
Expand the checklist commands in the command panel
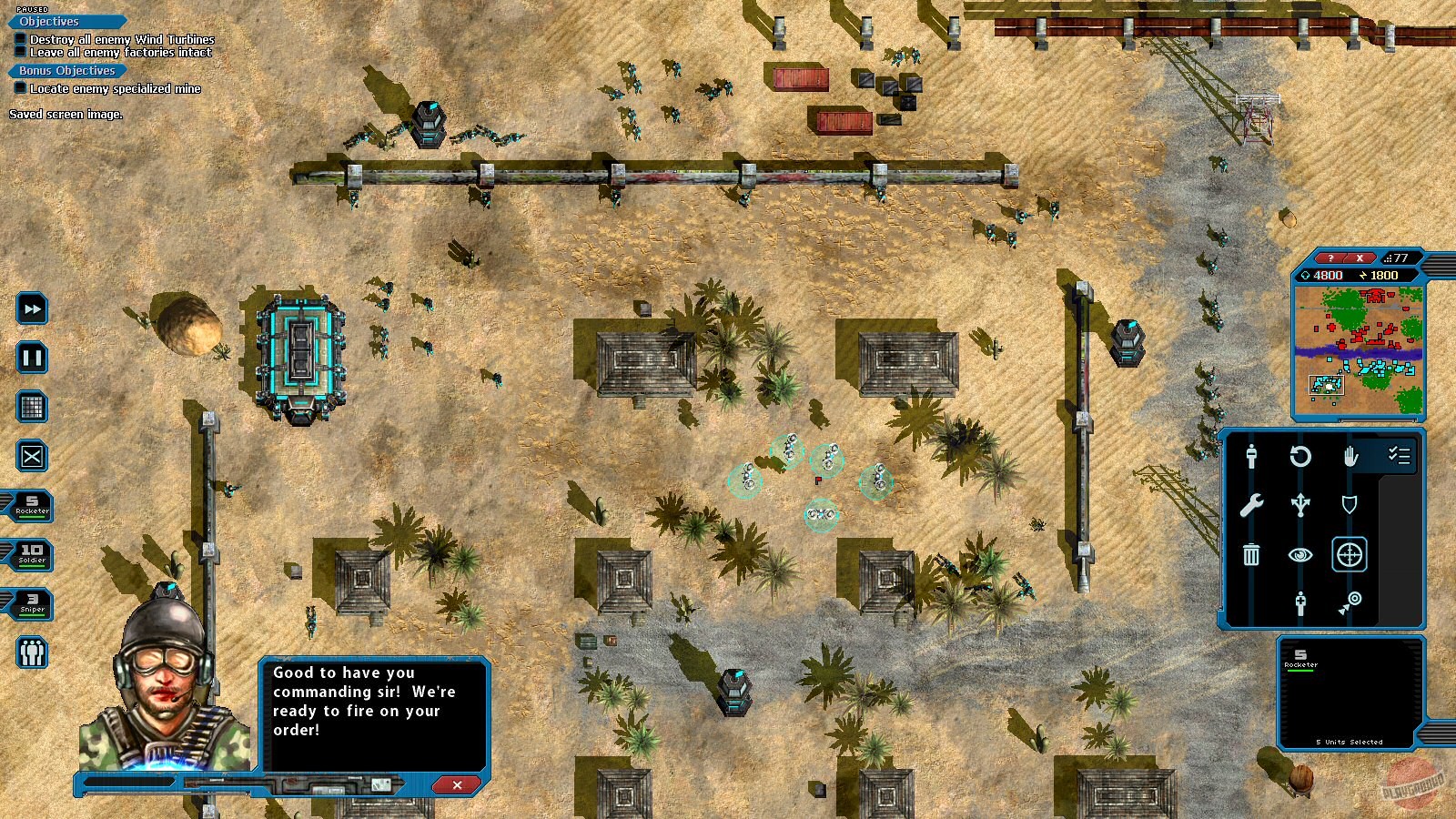coord(1399,456)
